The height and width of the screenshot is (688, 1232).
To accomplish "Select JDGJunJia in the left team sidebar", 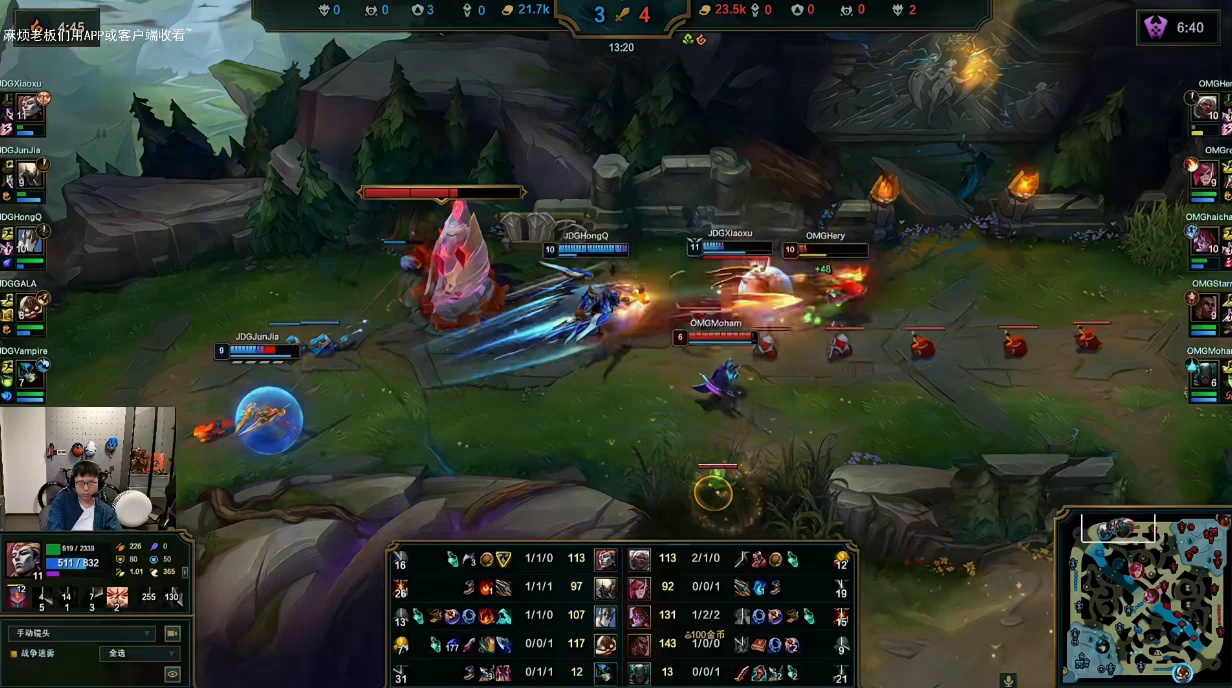I will pyautogui.click(x=30, y=176).
